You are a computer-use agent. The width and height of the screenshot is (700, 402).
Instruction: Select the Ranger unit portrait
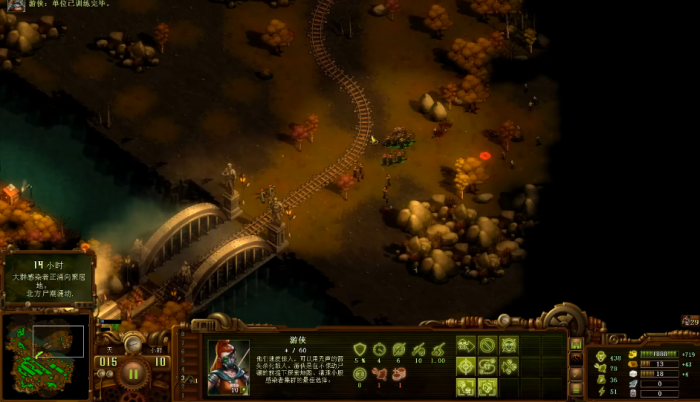tap(228, 367)
